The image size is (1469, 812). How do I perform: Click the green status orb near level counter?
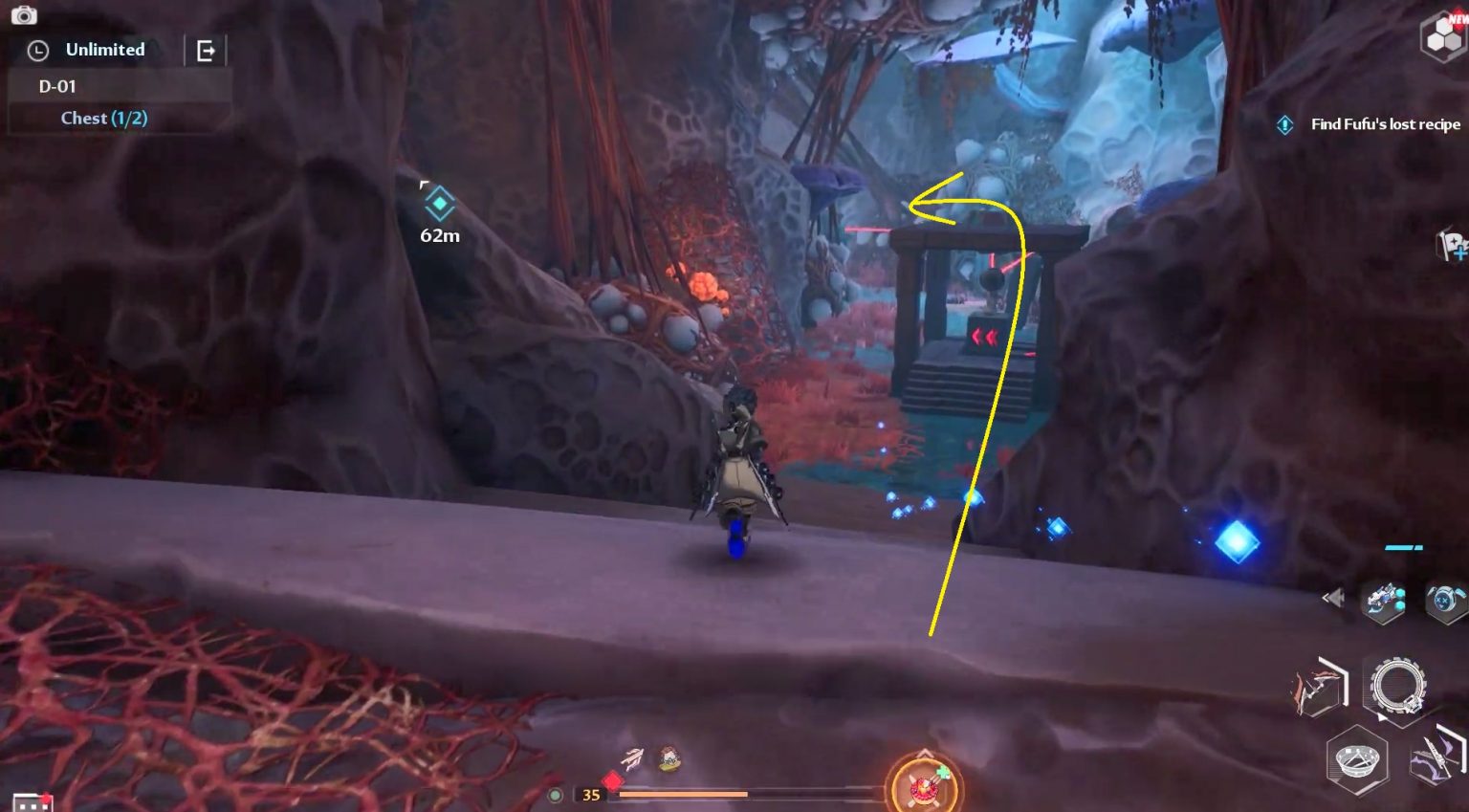pos(555,795)
